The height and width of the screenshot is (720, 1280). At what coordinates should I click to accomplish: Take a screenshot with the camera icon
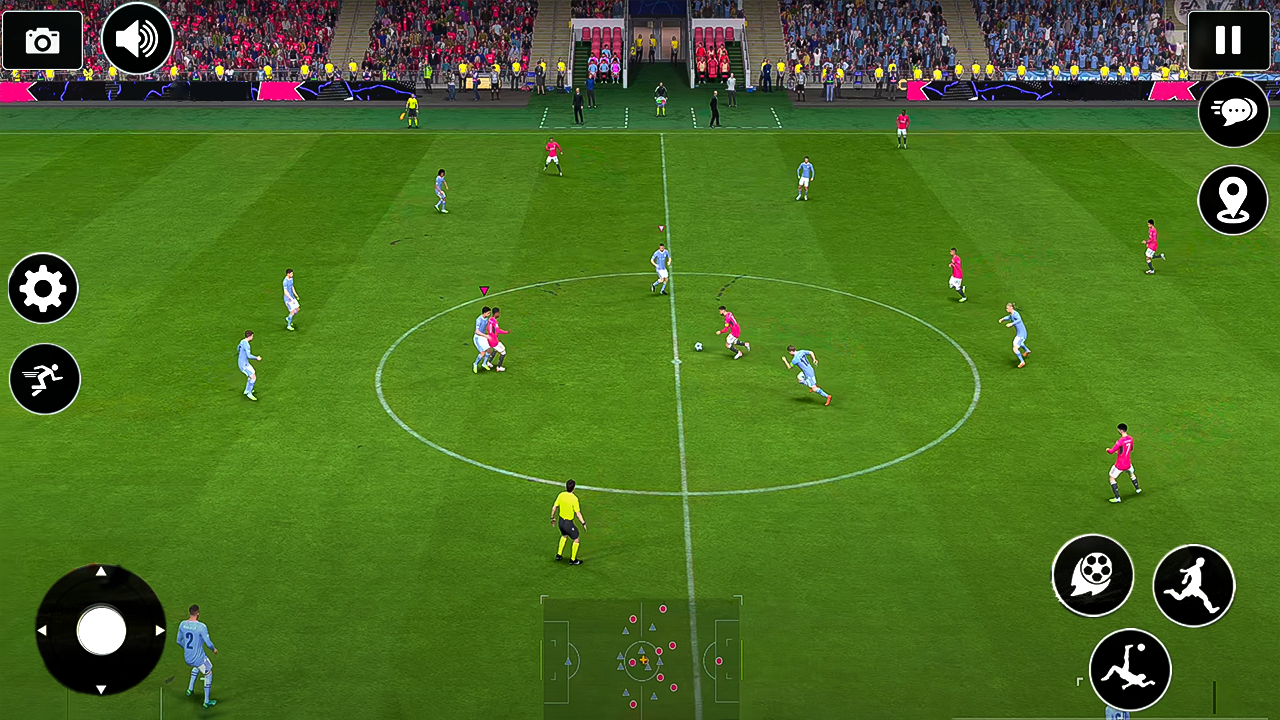(x=41, y=40)
